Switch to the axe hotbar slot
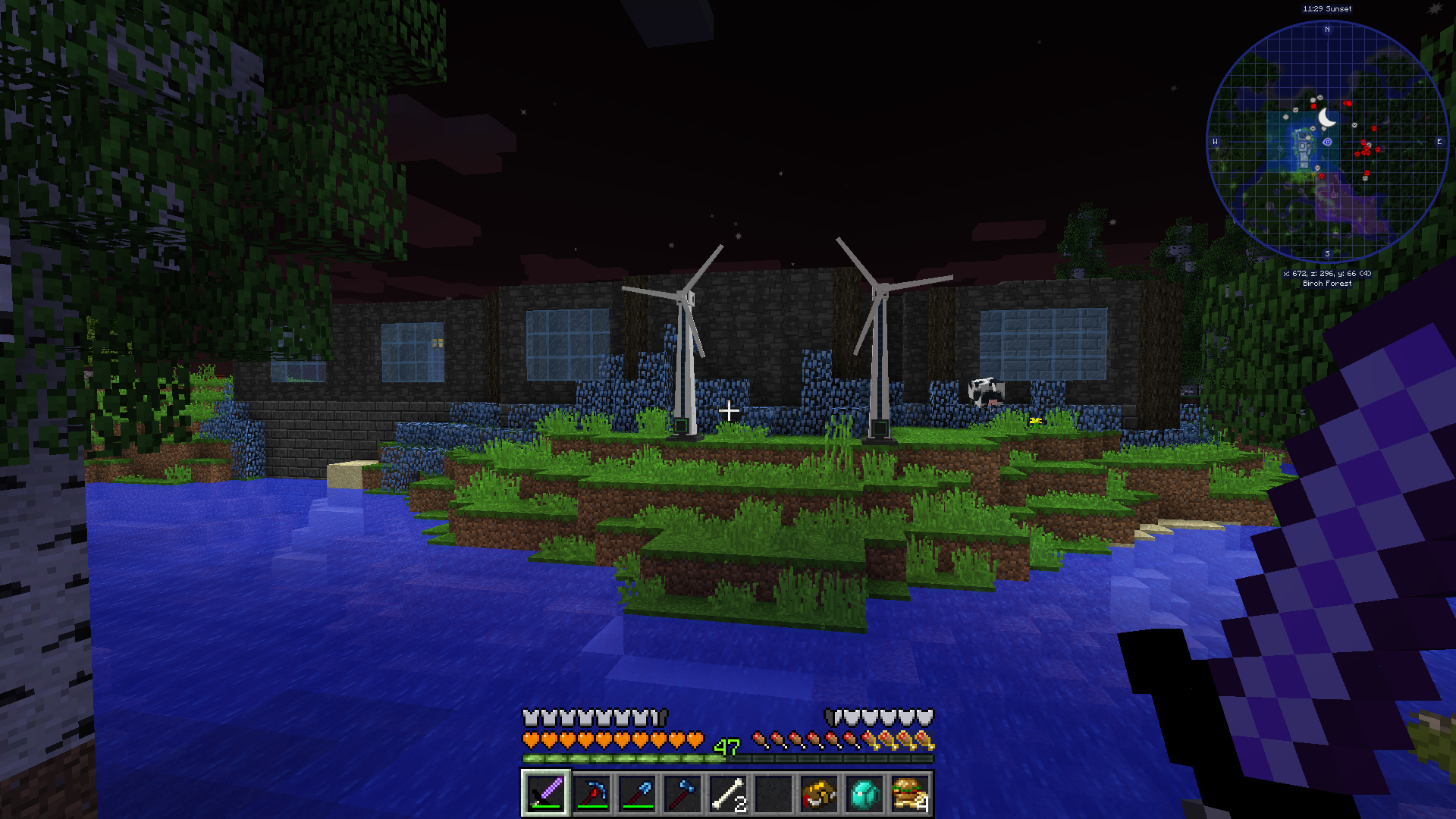The width and height of the screenshot is (1456, 819). point(682,793)
